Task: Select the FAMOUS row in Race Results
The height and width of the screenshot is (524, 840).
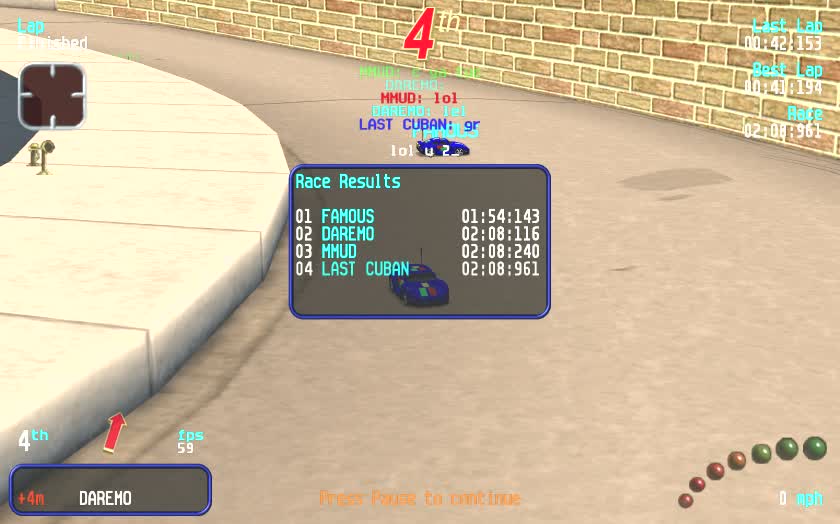Action: click(417, 216)
